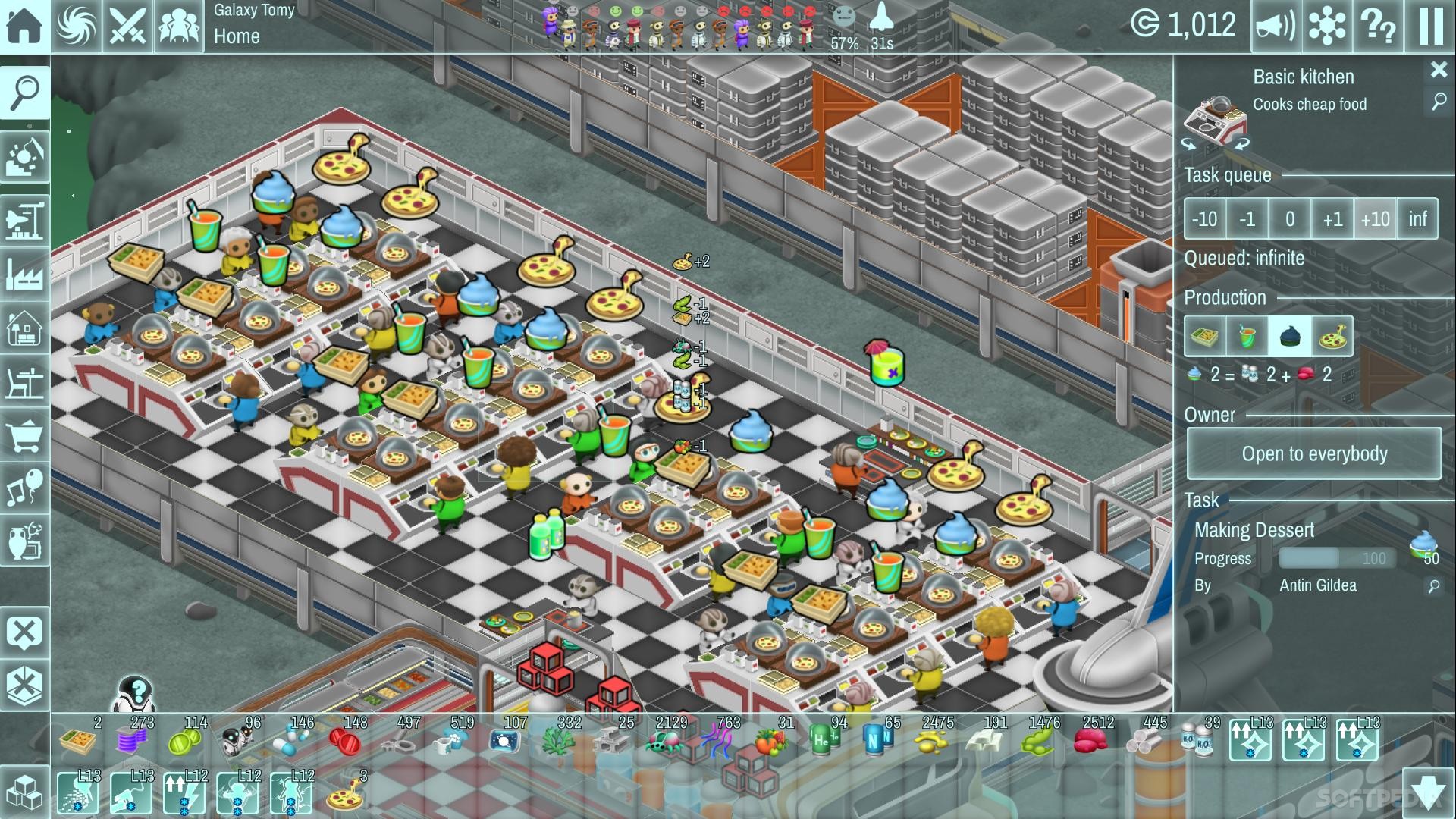1456x819 pixels.
Task: Open the house living quarters category
Action: tap(25, 329)
